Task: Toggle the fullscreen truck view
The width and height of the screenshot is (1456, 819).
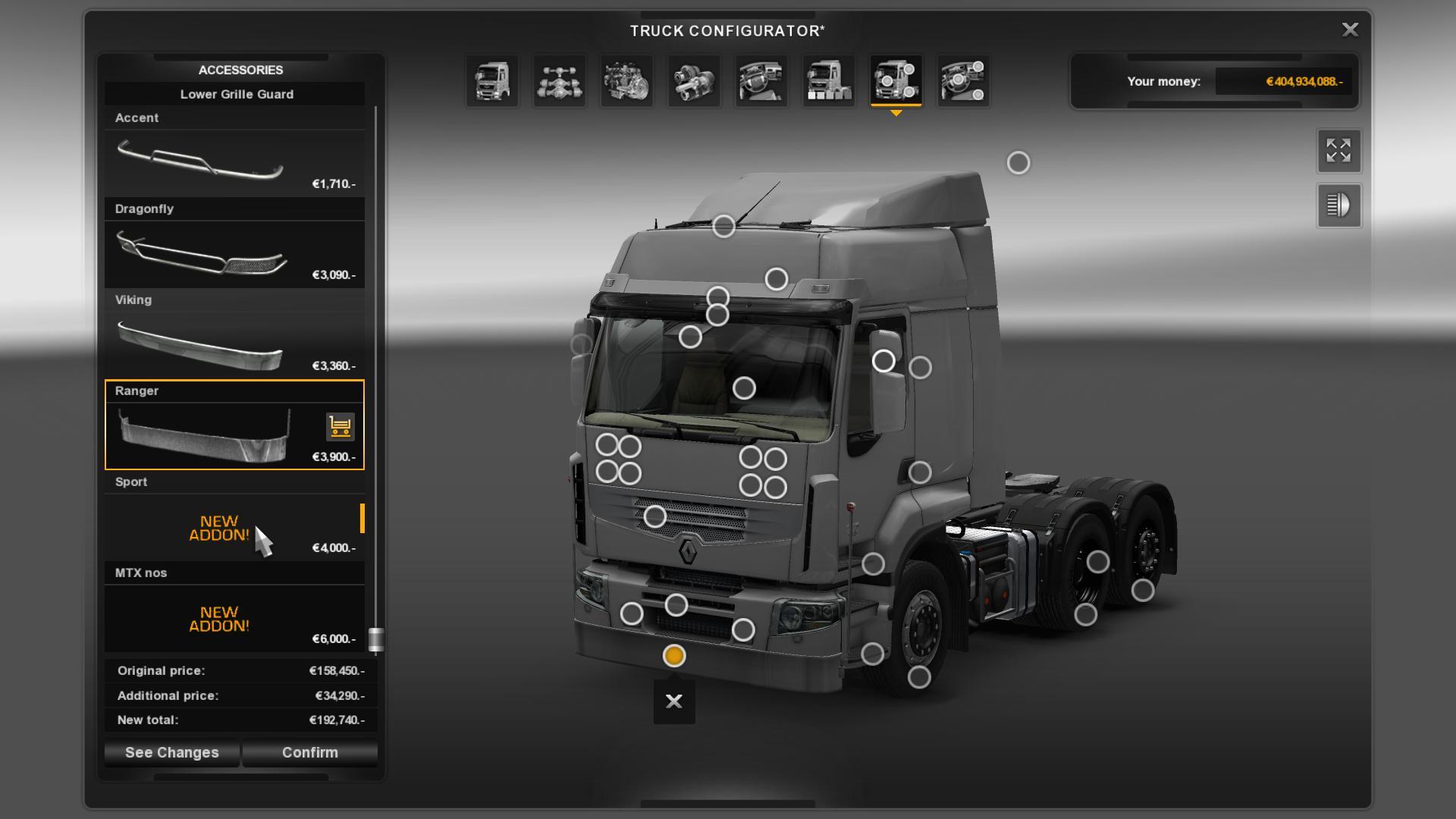Action: click(x=1338, y=151)
